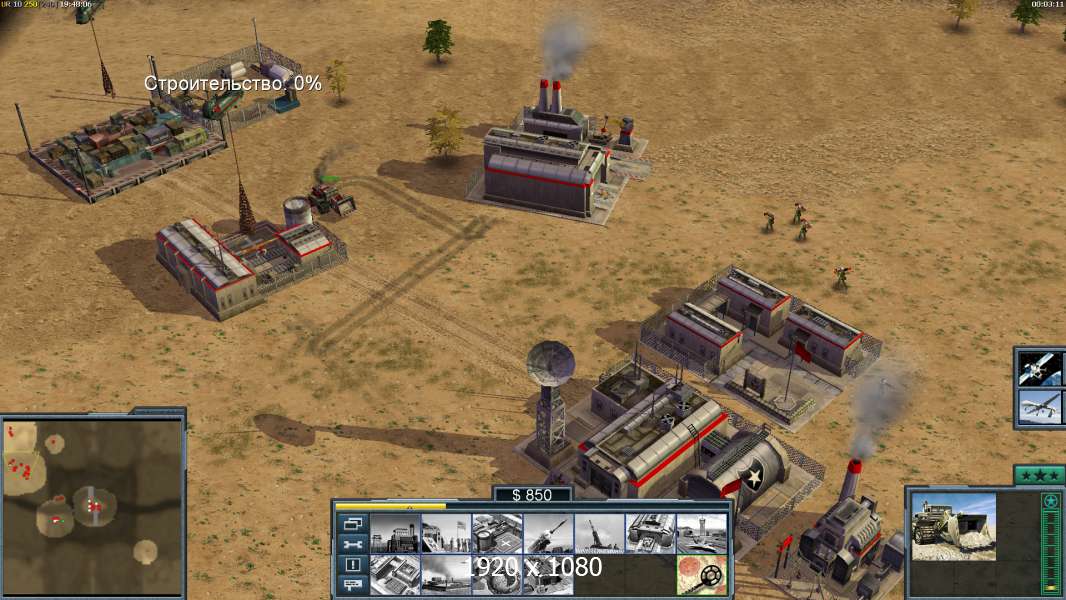This screenshot has width=1066, height=600.
Task: Select the power plant build icon
Action: pos(395,534)
